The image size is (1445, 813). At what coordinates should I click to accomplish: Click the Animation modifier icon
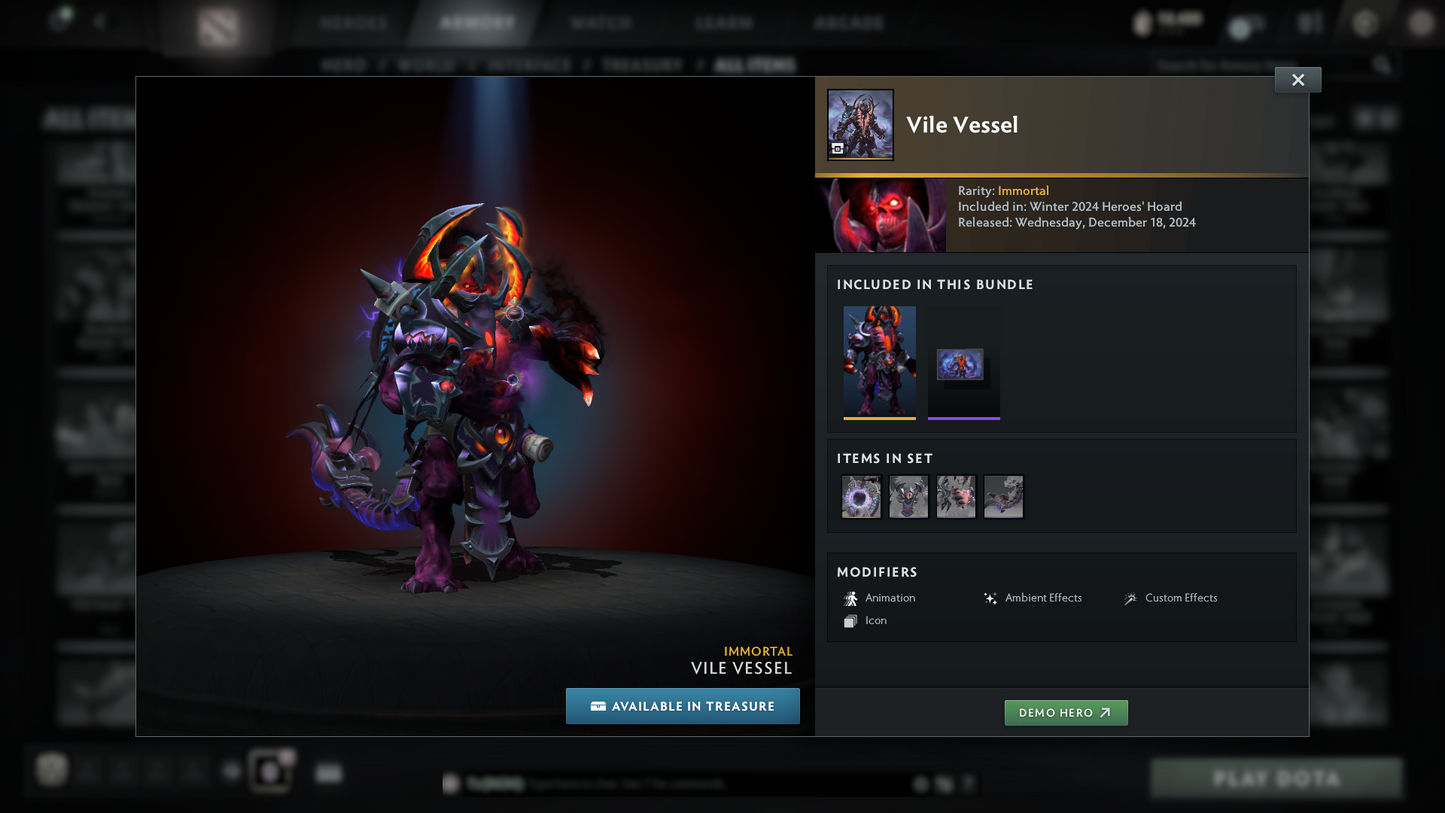851,598
